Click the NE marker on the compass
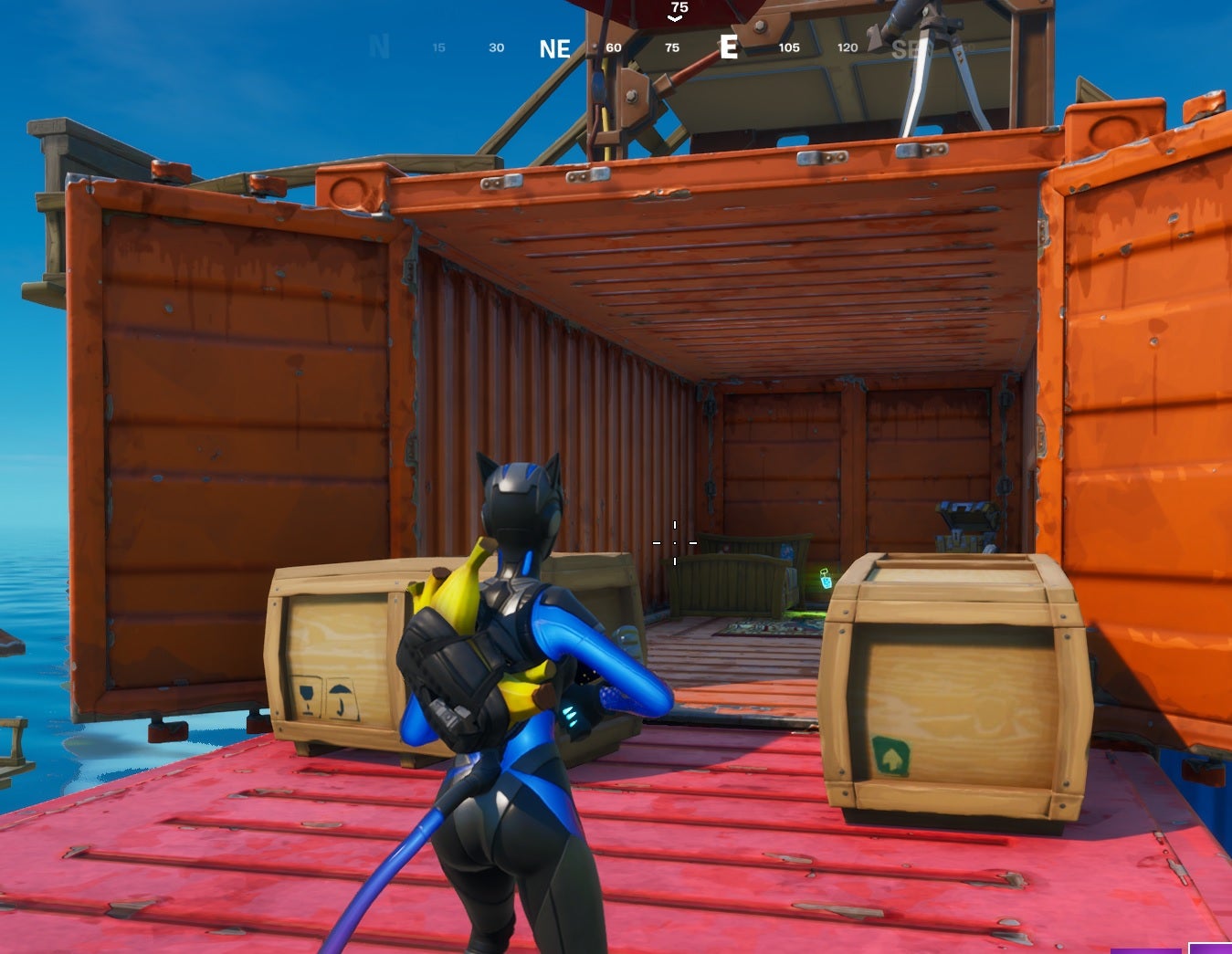The height and width of the screenshot is (954, 1232). [555, 49]
